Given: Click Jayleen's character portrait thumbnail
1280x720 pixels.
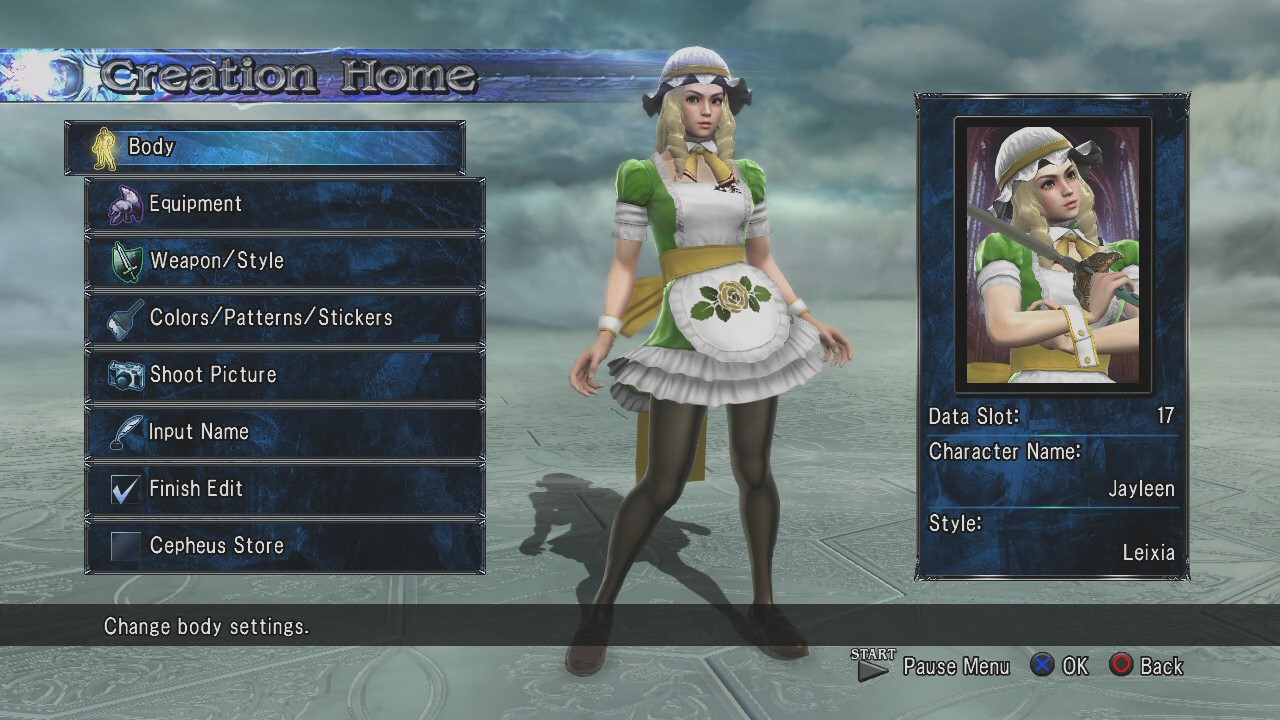Looking at the screenshot, I should (x=1053, y=254).
